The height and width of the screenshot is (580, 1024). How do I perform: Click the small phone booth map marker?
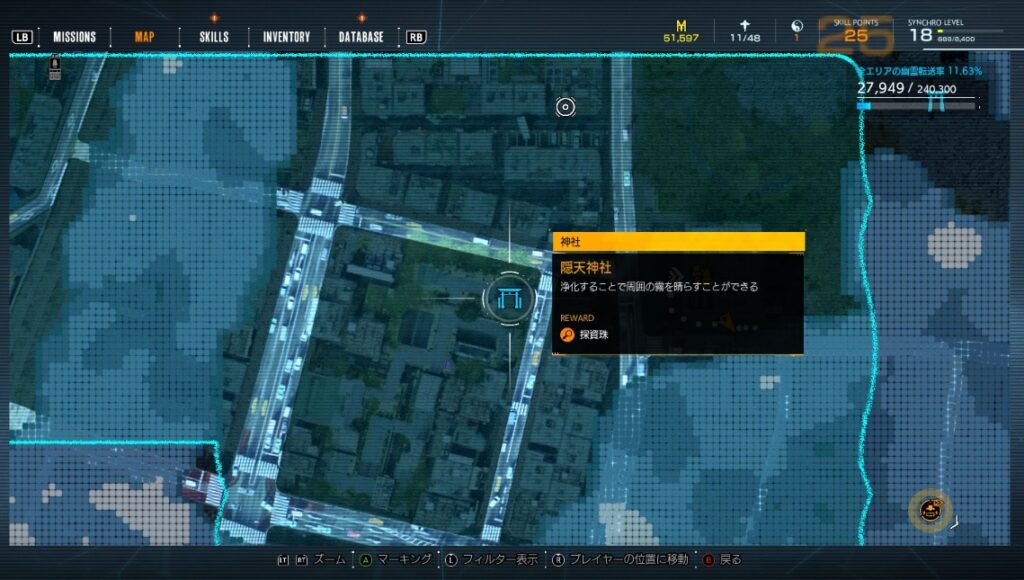pyautogui.click(x=55, y=70)
